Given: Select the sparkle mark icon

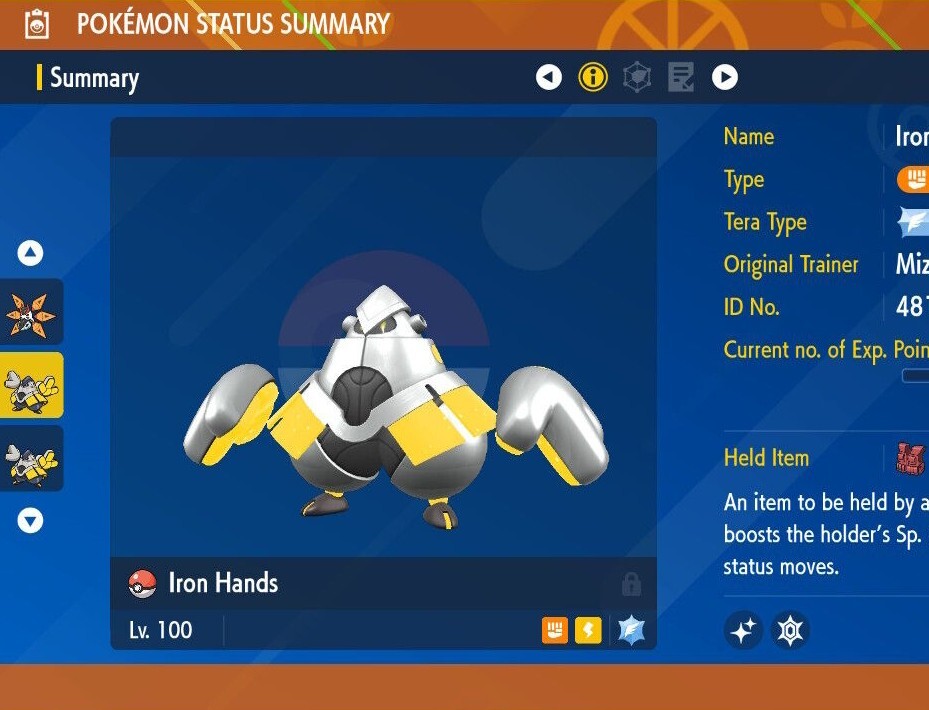Looking at the screenshot, I should click(x=743, y=631).
